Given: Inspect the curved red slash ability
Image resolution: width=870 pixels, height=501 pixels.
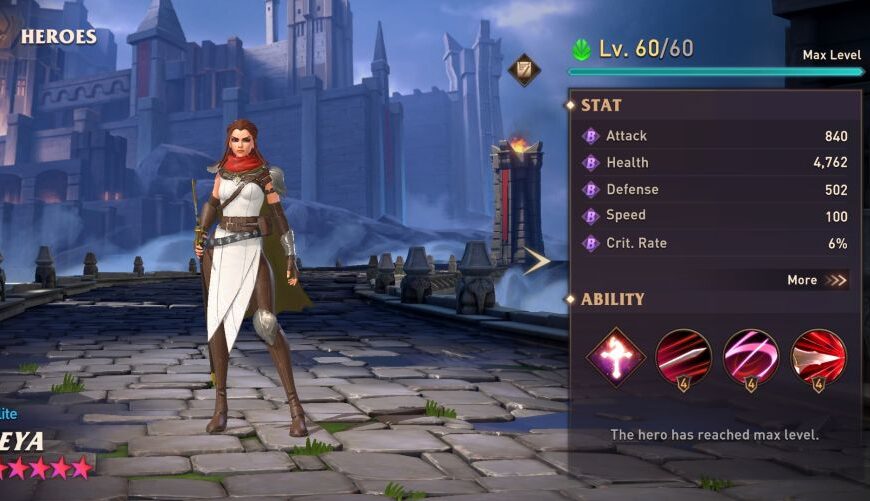Looking at the screenshot, I should coord(683,356).
